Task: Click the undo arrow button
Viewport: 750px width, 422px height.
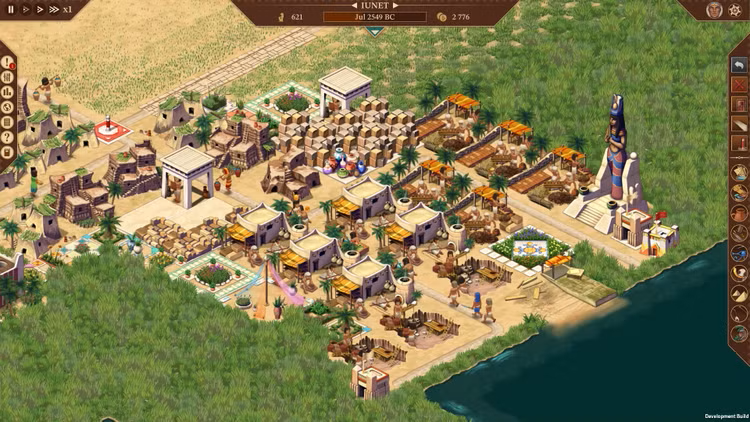Action: [739, 65]
